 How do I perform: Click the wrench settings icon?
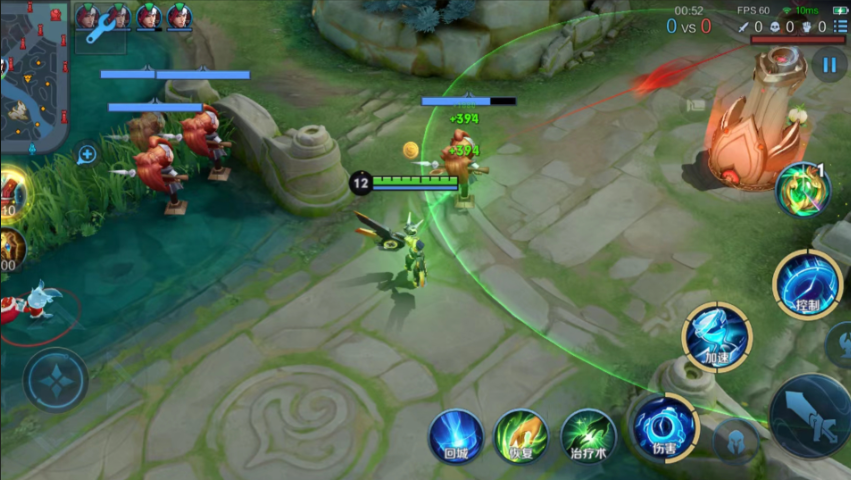pos(100,30)
